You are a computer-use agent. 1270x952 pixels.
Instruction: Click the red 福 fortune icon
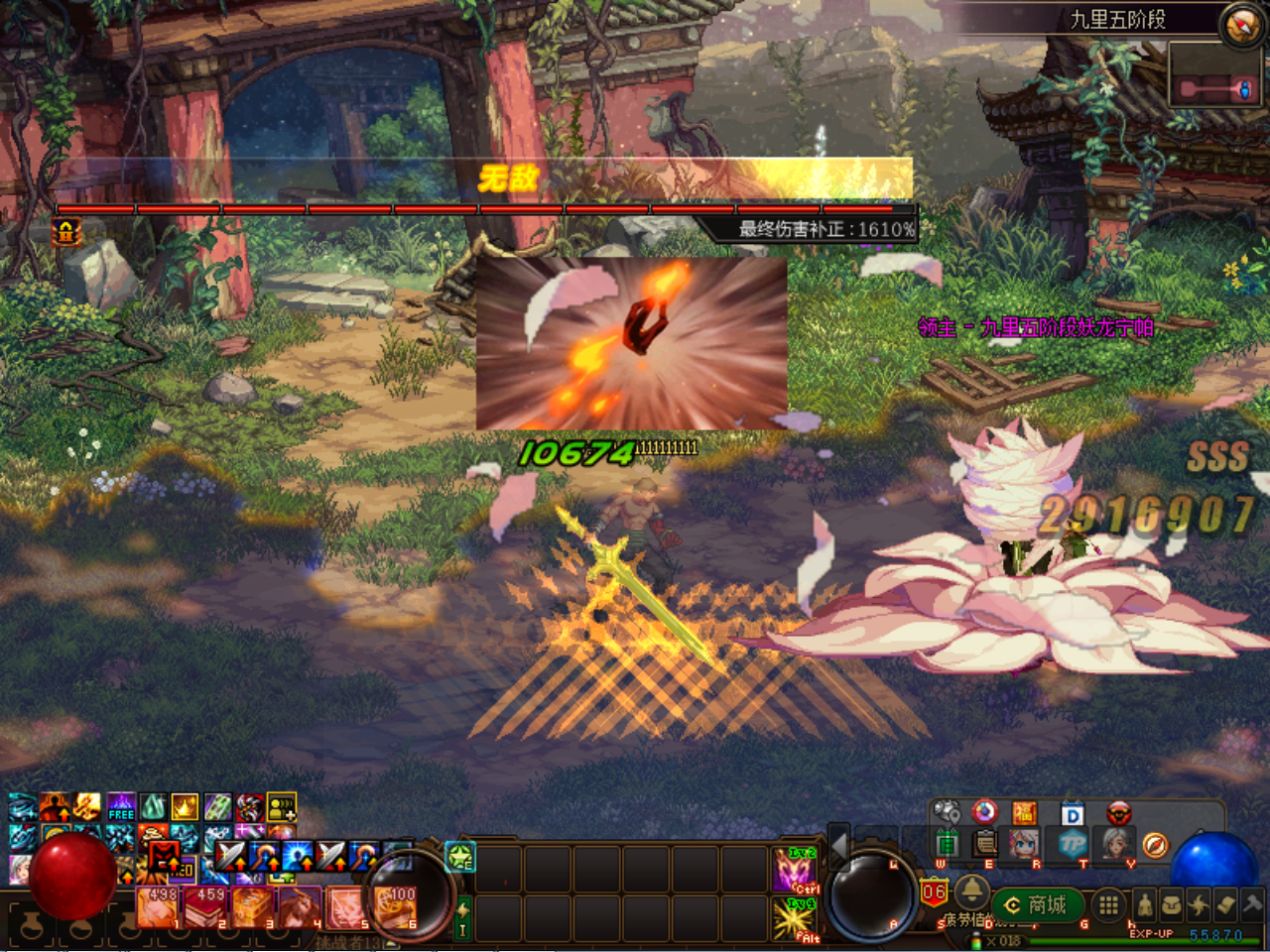[x=1024, y=814]
